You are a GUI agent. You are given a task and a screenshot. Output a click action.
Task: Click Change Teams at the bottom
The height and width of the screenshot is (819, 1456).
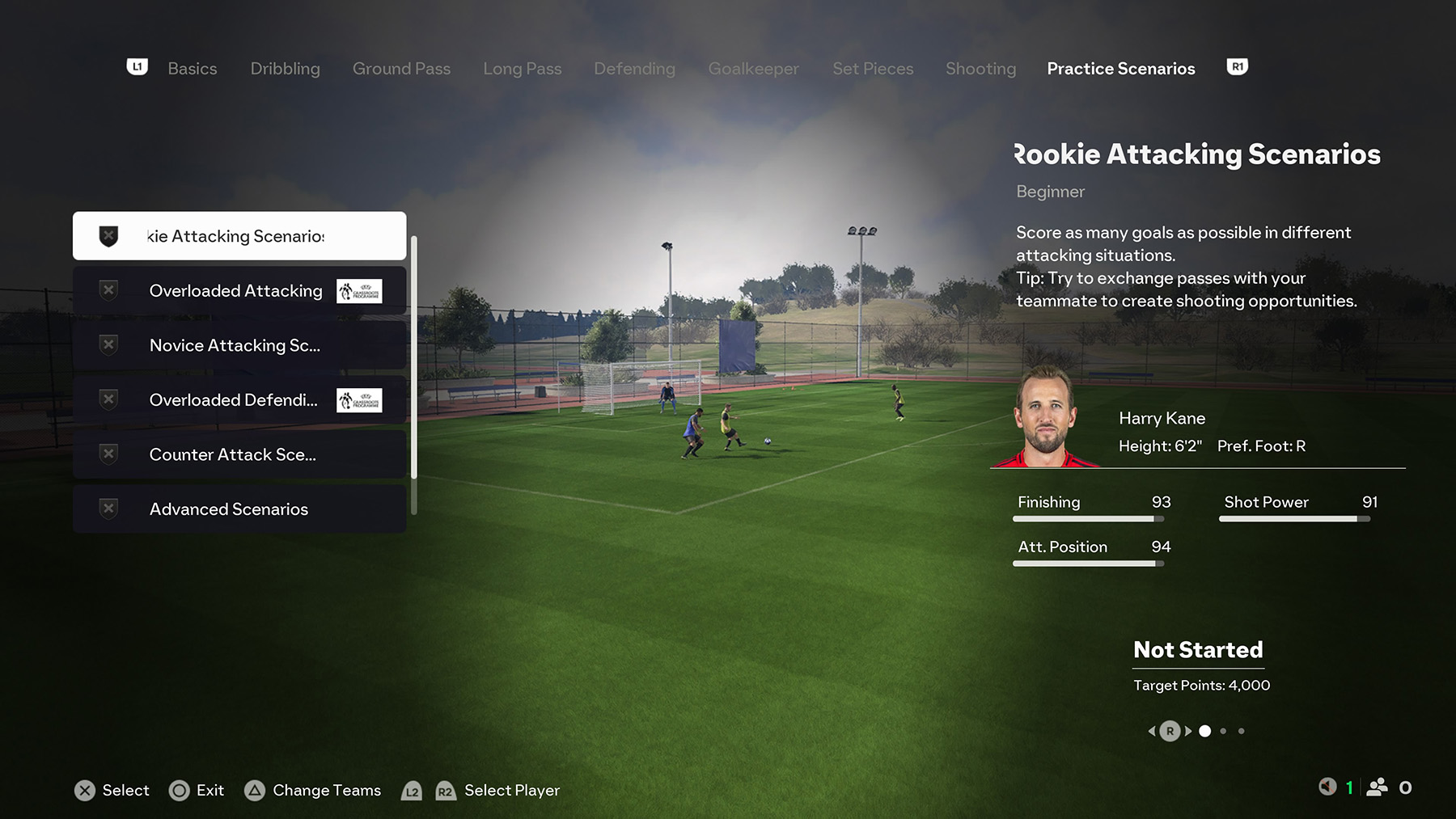327,791
